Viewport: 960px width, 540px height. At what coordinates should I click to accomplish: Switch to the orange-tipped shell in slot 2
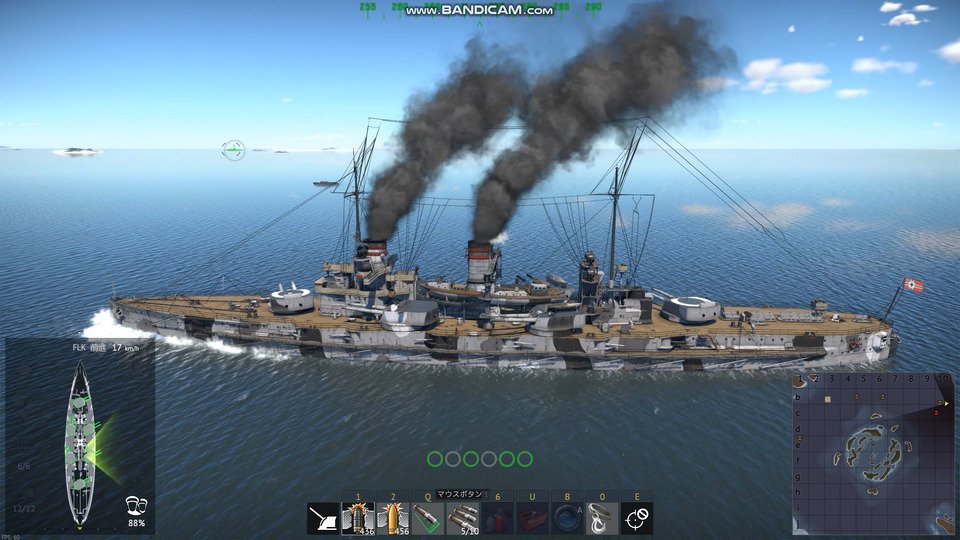pyautogui.click(x=393, y=518)
